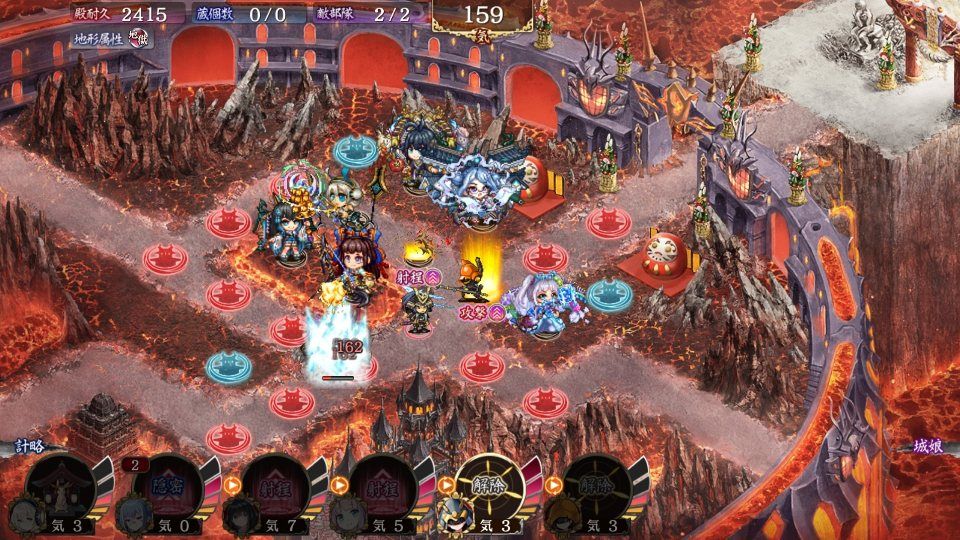Use the 射程 strategy costing 気 7
Viewport: 960px width, 540px height.
274,490
